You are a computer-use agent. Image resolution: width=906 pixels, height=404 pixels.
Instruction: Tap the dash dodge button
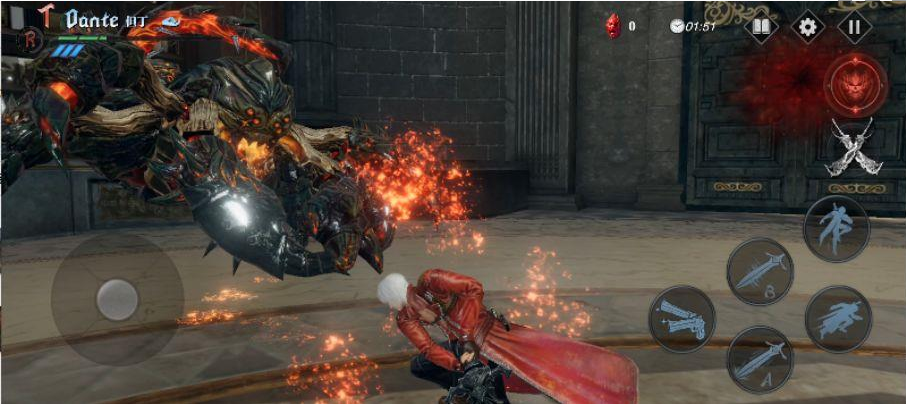[x=838, y=319]
